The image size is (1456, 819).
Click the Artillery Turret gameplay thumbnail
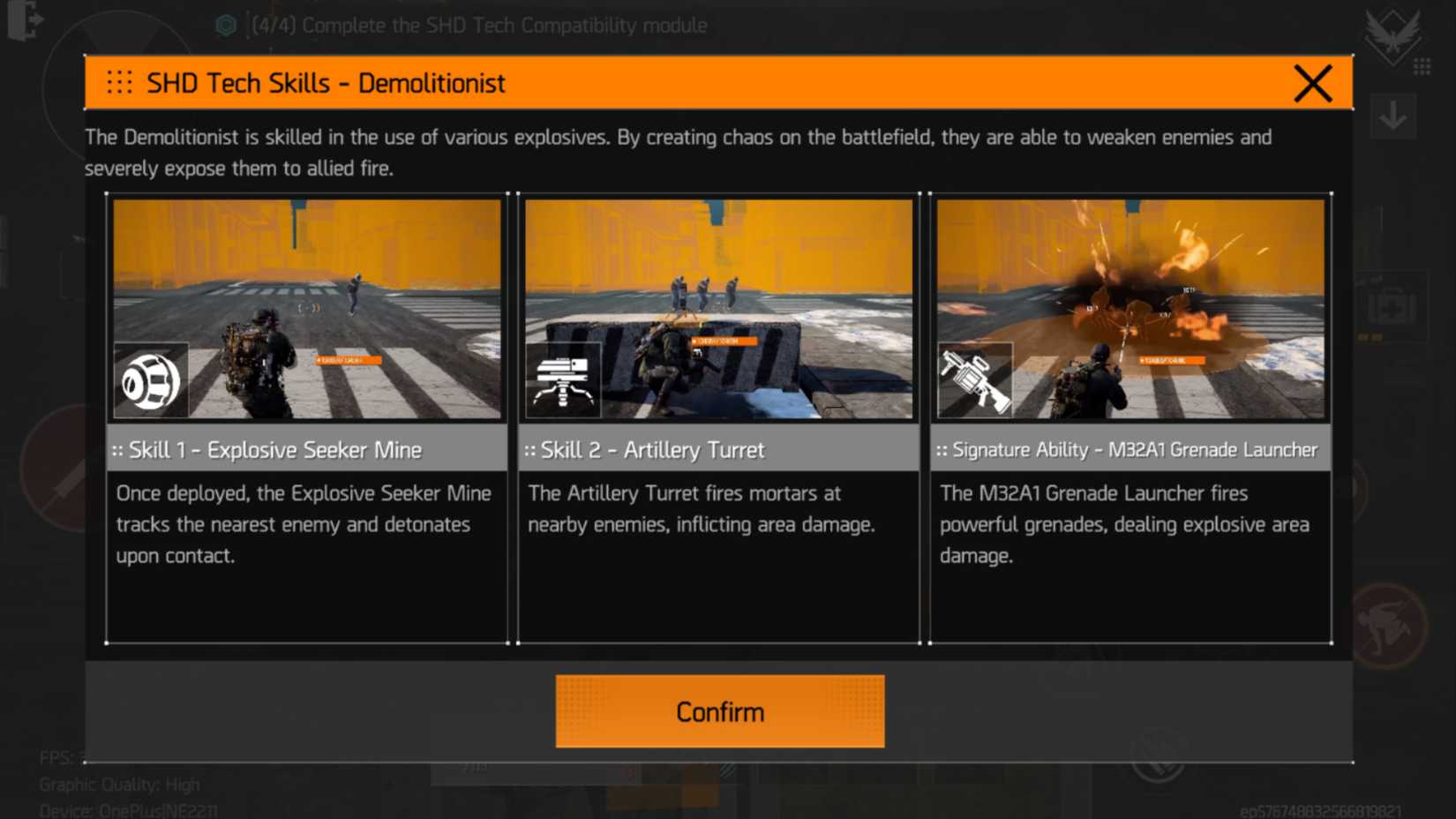(x=718, y=307)
